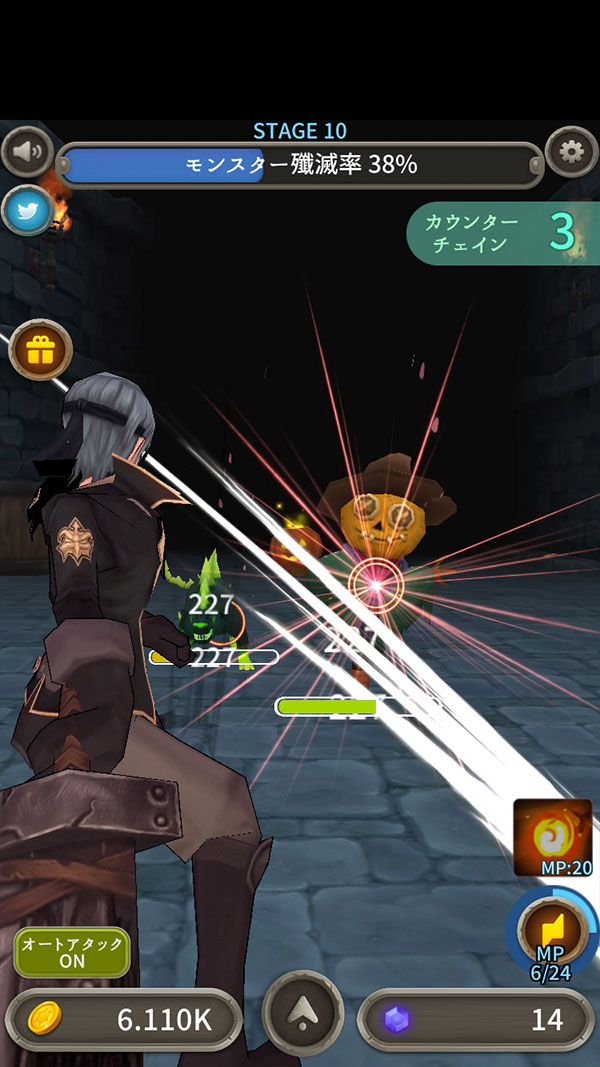Open the gear settings menu

(572, 152)
